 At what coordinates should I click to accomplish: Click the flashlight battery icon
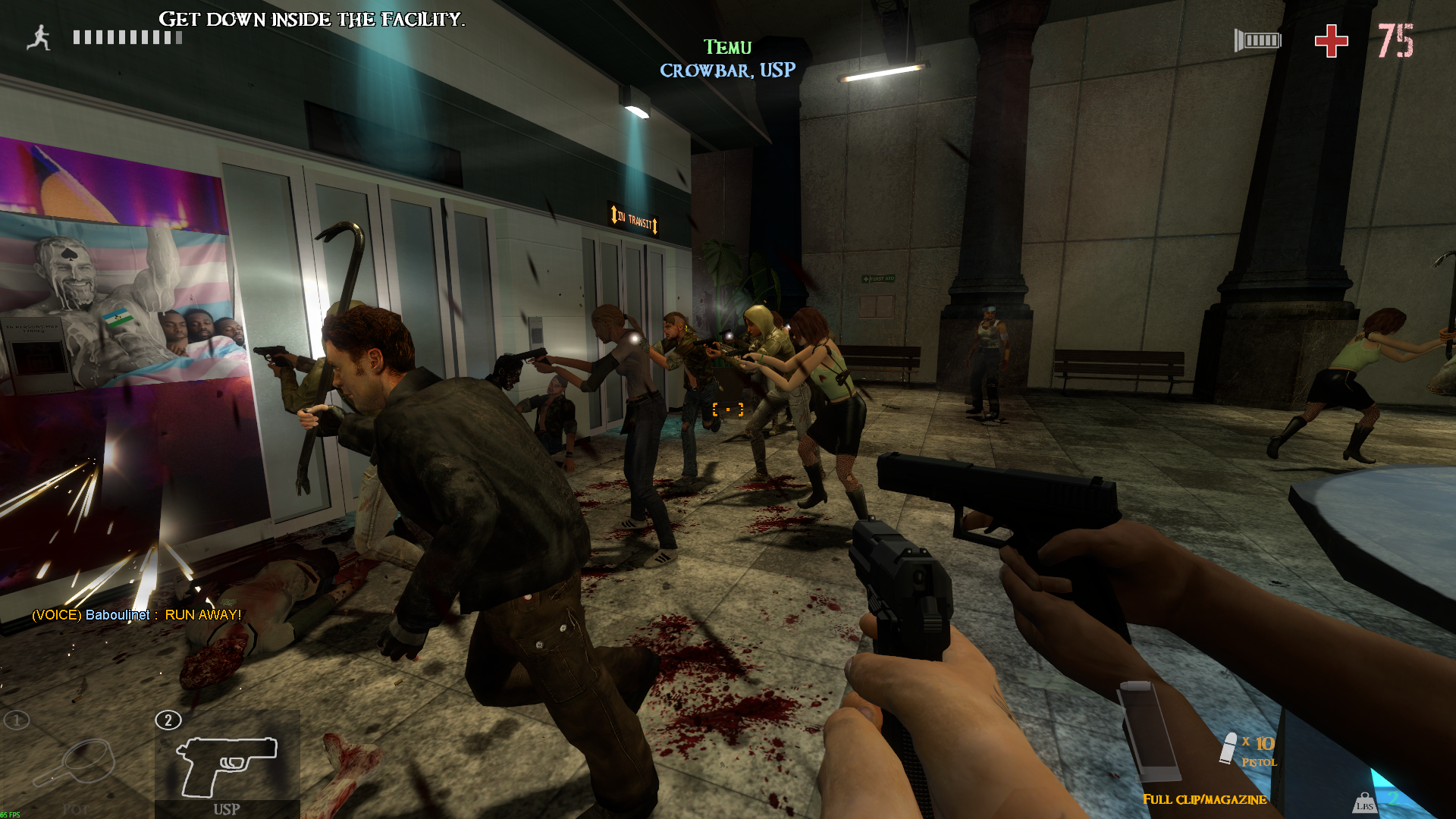[1257, 41]
